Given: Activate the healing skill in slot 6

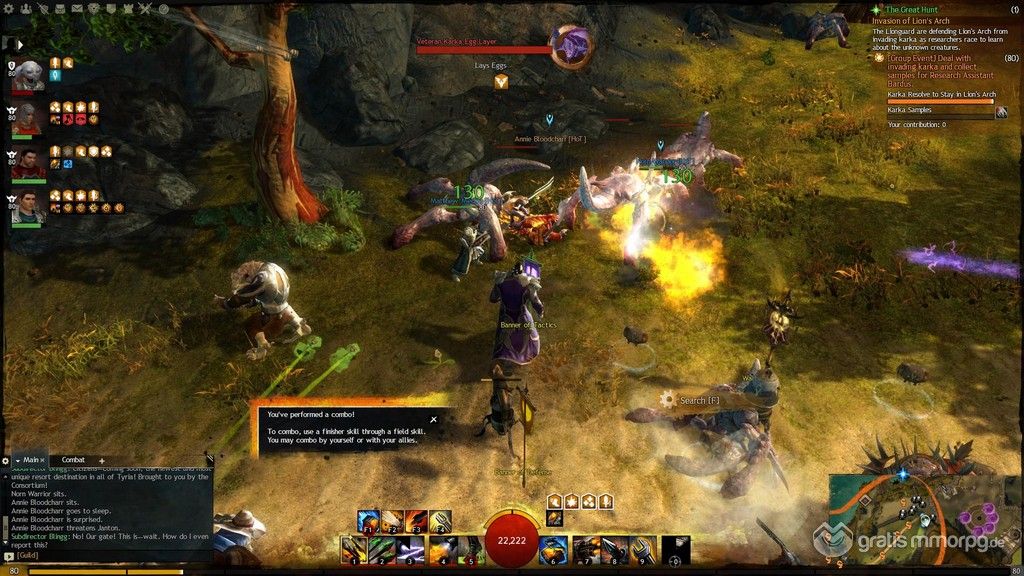Looking at the screenshot, I should [x=552, y=549].
